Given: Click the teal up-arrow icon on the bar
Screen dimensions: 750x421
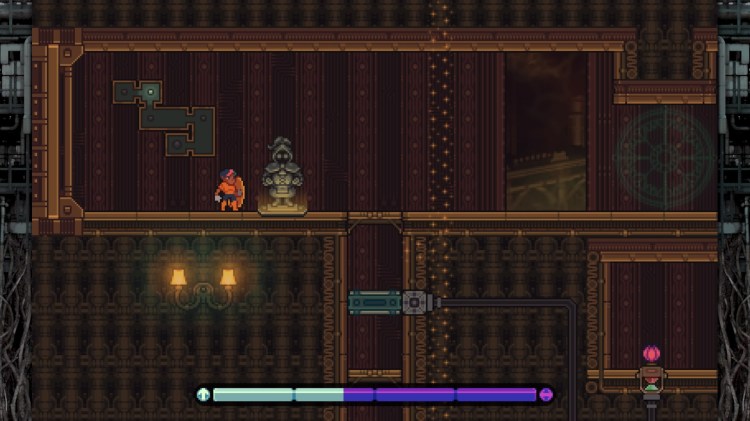Looking at the screenshot, I should [x=204, y=395].
